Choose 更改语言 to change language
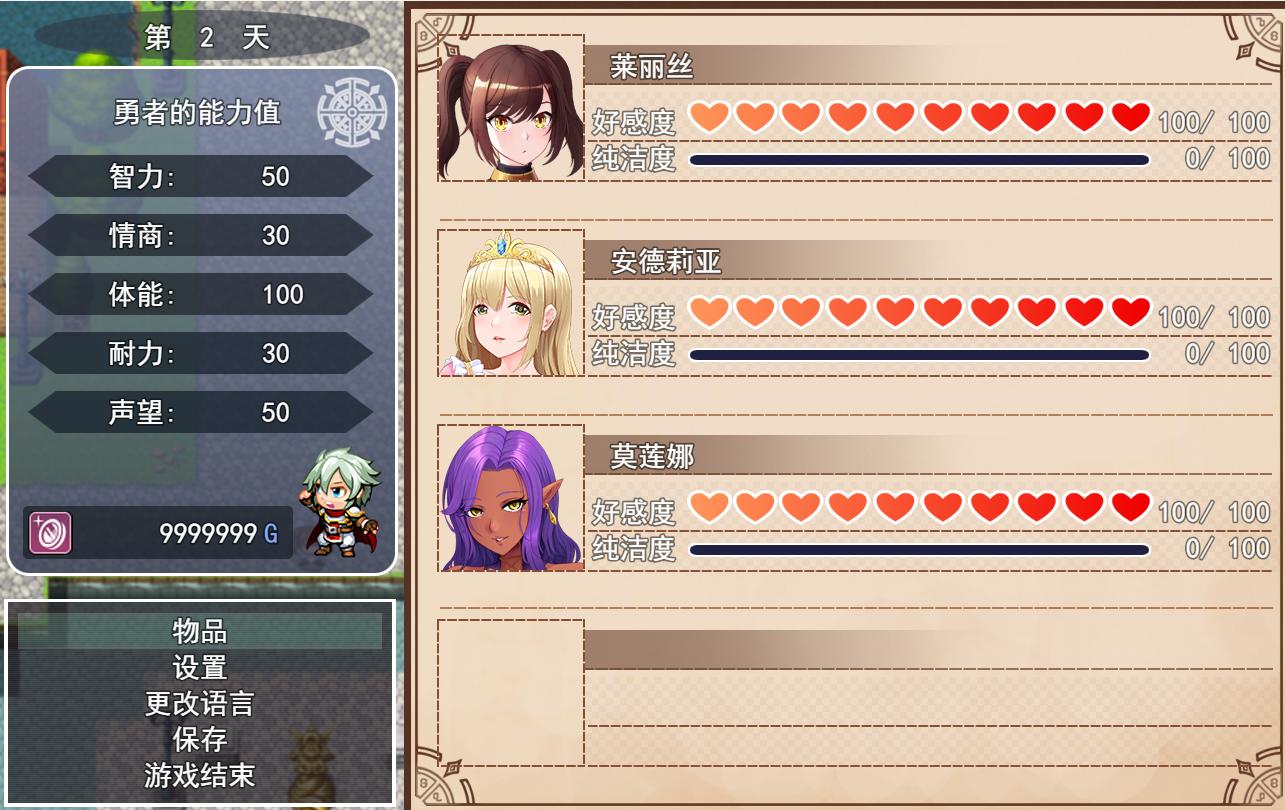Screen dimensions: 1285x810 (200, 703)
